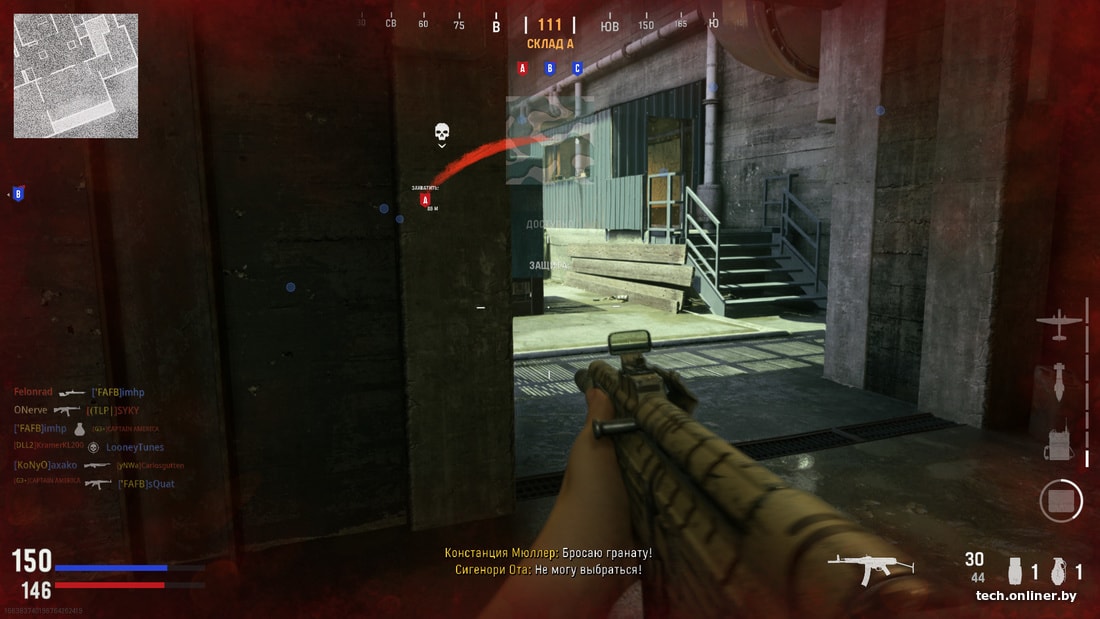Click the B objective marker at left edge
The width and height of the screenshot is (1100, 619).
[x=18, y=194]
